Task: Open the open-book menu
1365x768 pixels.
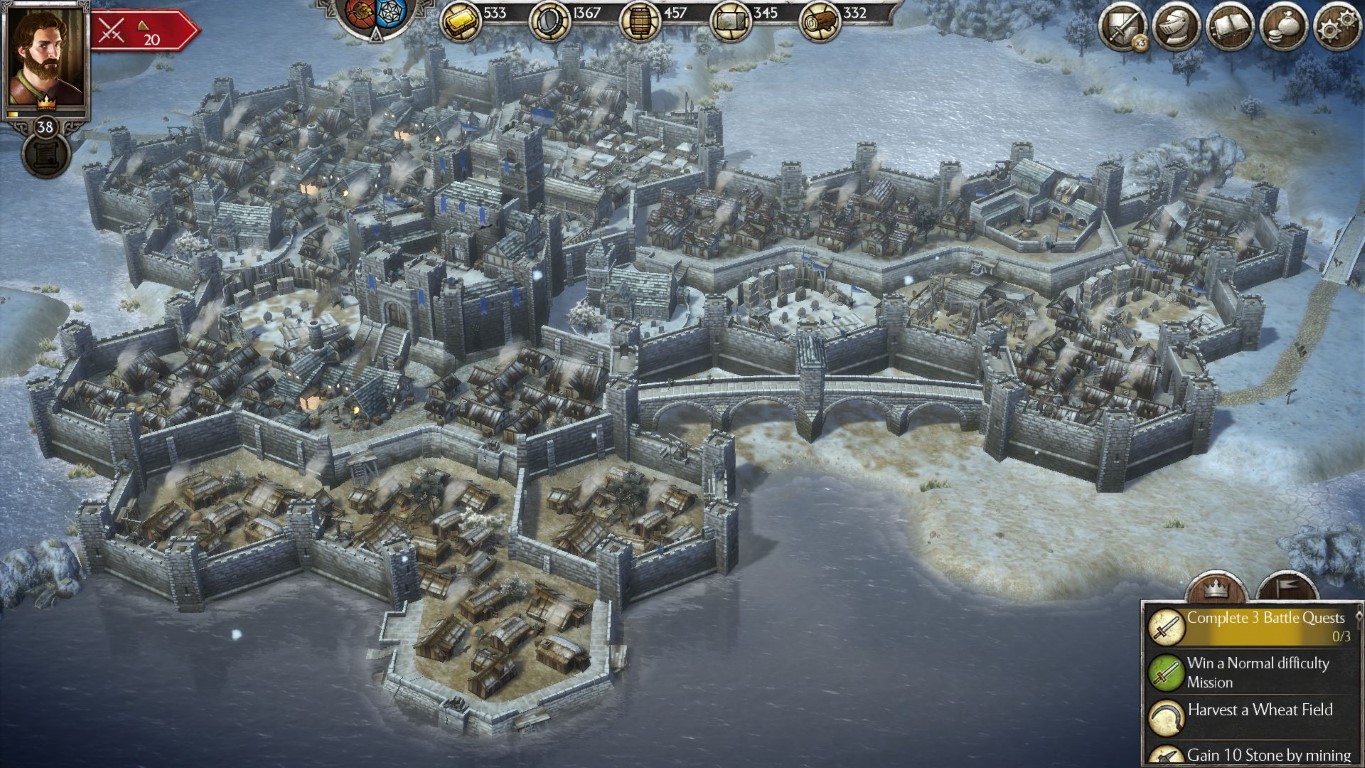Action: 1230,27
